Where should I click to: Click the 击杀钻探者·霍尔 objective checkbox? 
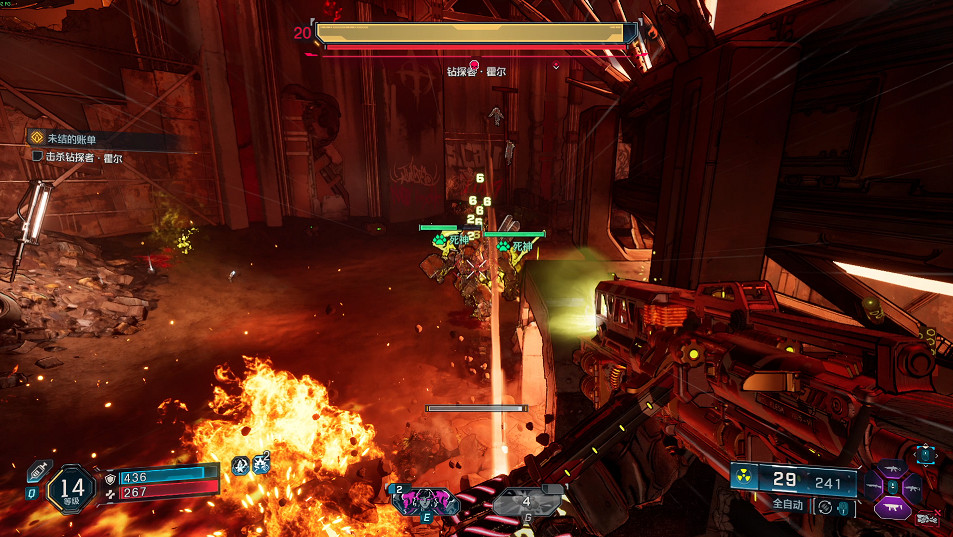click(38, 157)
